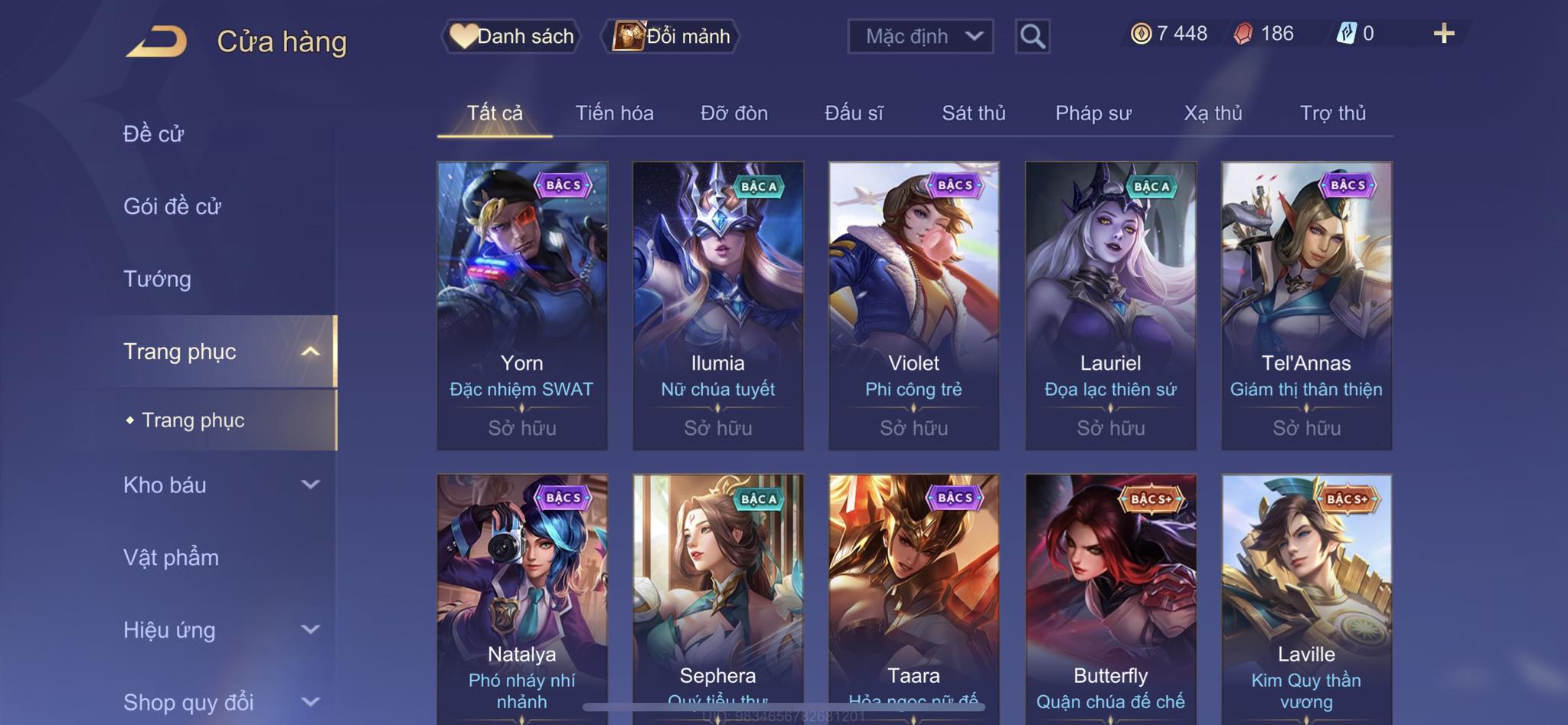Image resolution: width=1568 pixels, height=725 pixels.
Task: Add currency with the plus button
Action: [x=1443, y=34]
